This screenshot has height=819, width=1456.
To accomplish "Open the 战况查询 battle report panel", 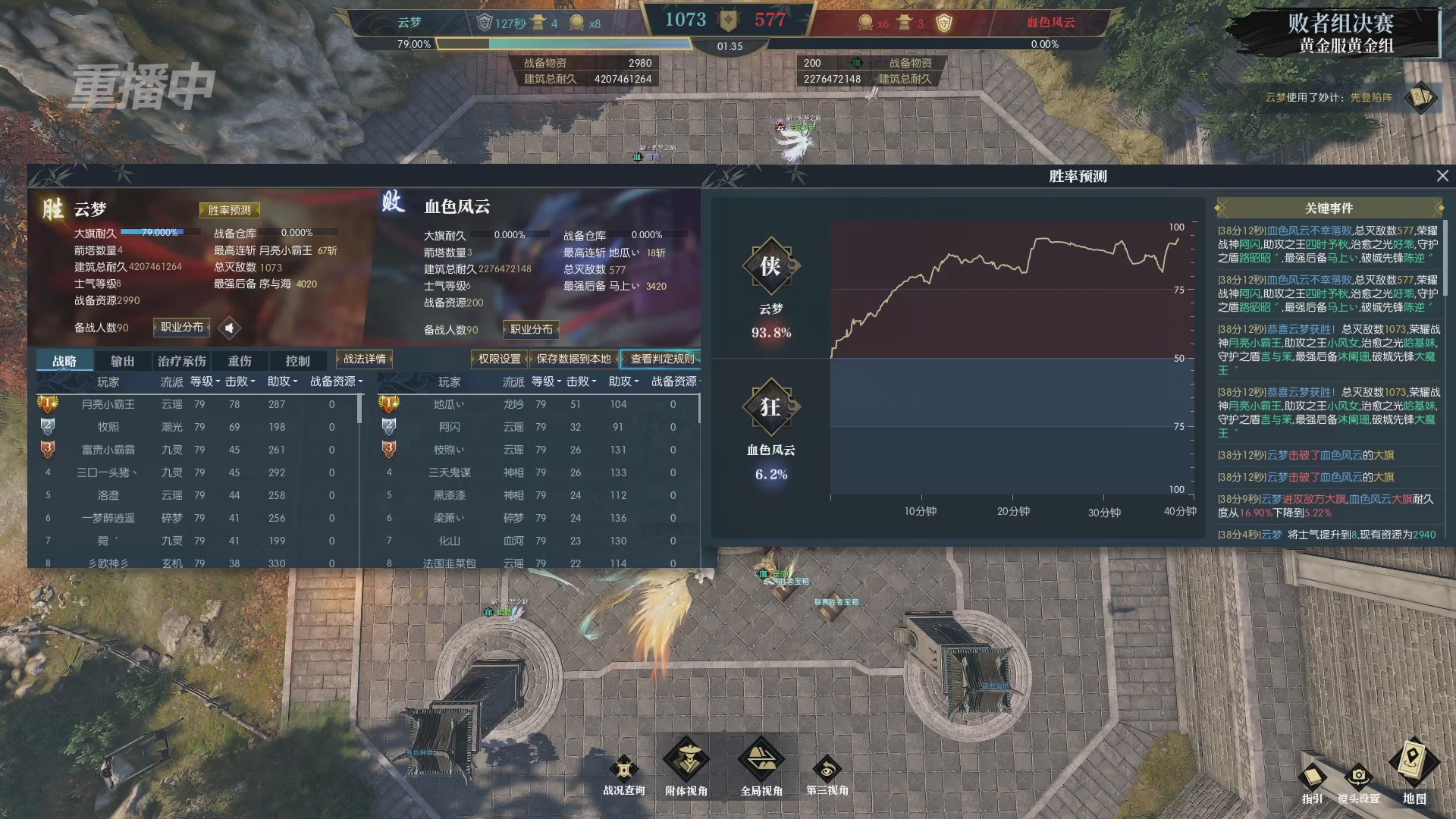I will click(x=623, y=770).
